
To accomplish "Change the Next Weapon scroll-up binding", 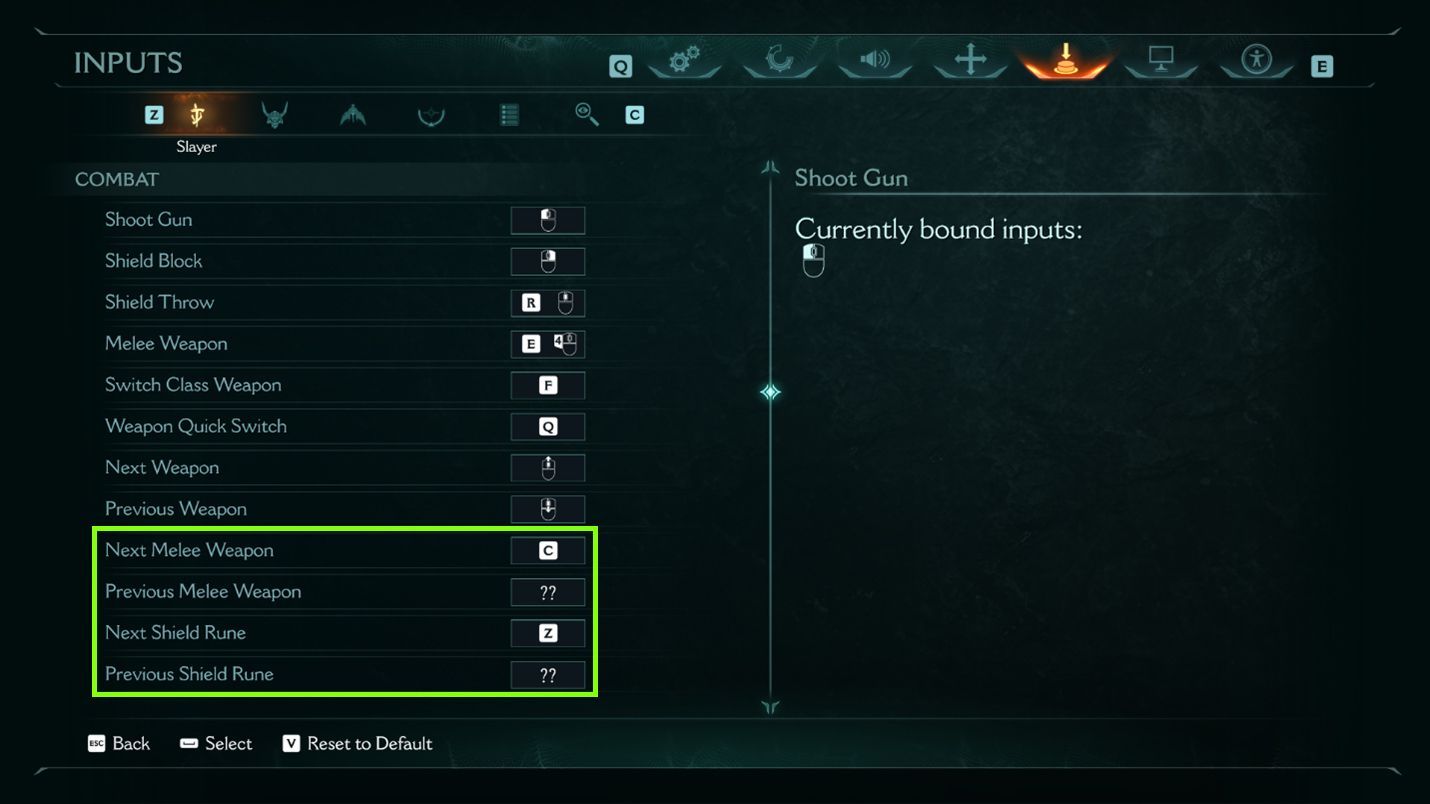I will point(548,467).
